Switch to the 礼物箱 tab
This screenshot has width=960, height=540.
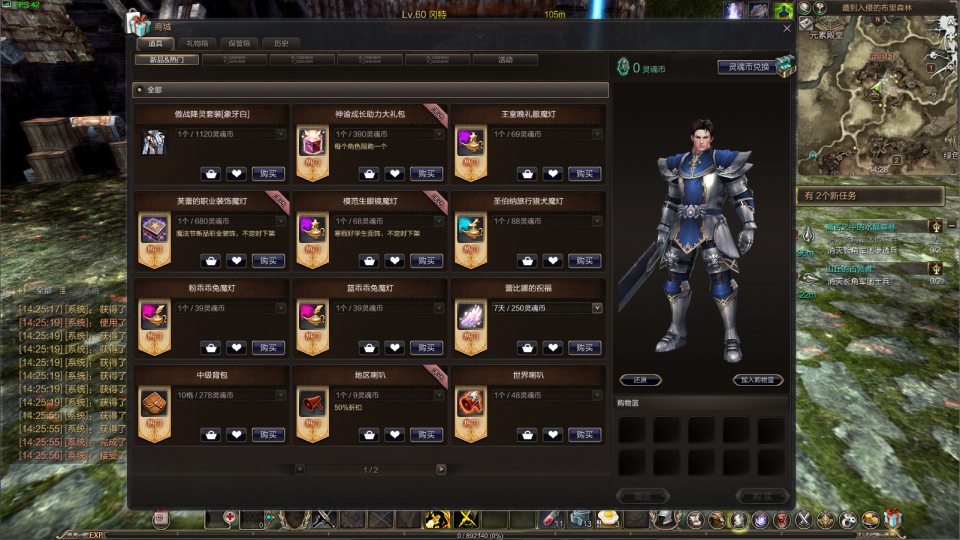tap(197, 44)
